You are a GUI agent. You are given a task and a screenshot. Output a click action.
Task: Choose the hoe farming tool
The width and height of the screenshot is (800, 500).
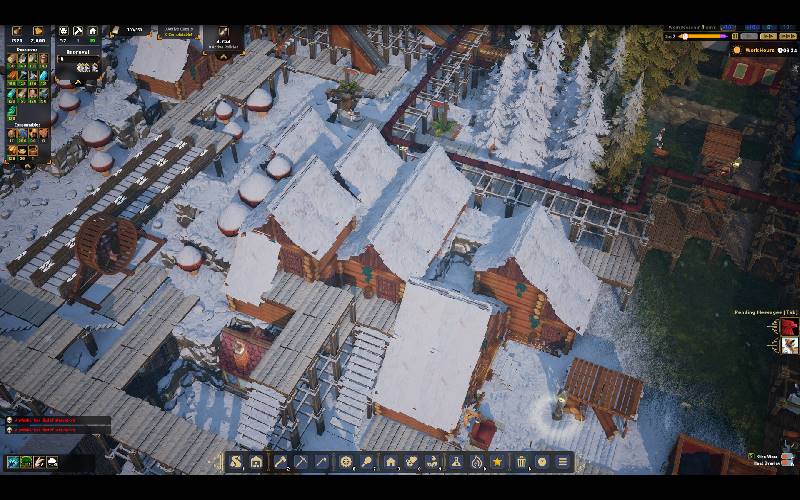[x=321, y=462]
